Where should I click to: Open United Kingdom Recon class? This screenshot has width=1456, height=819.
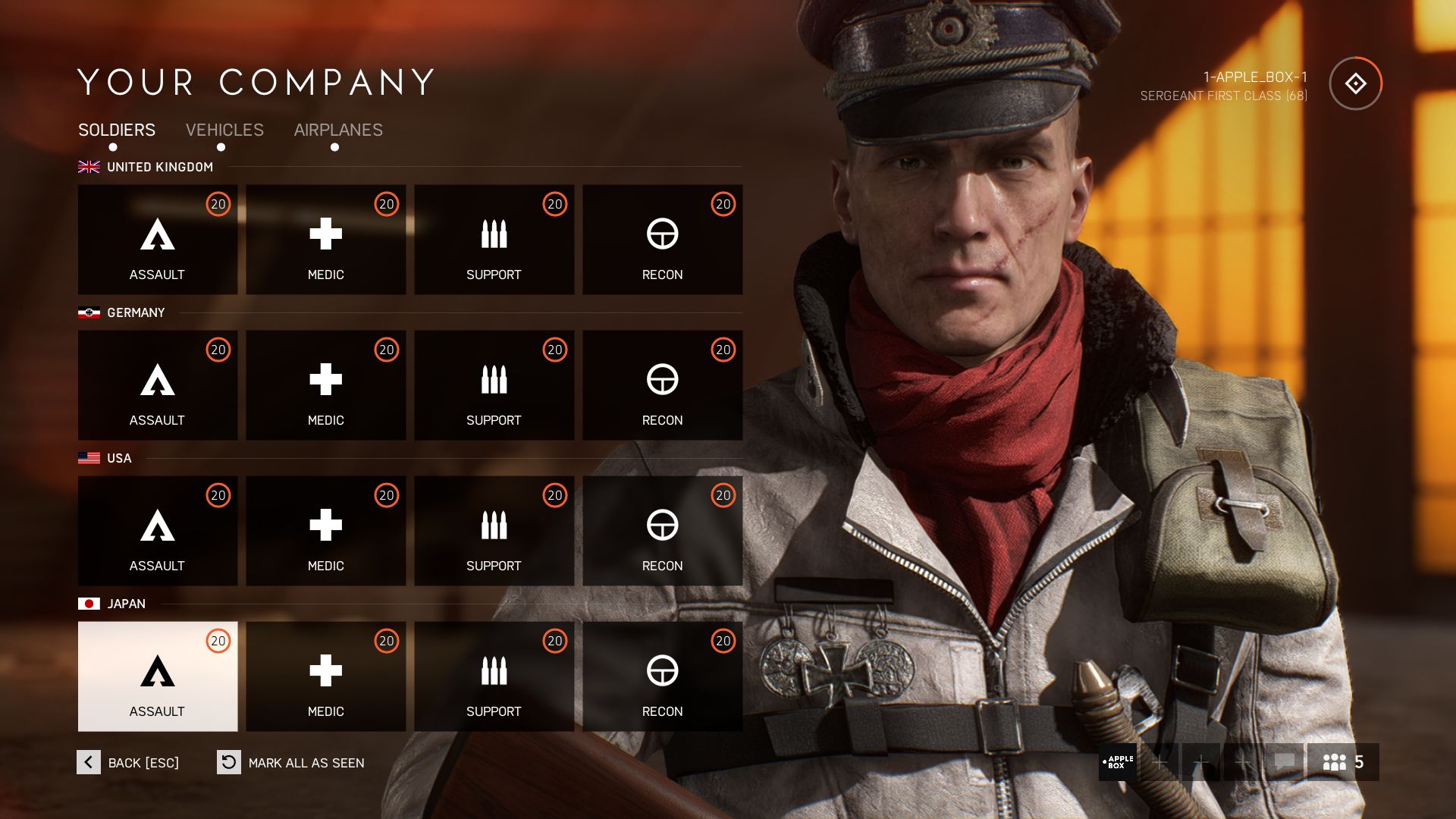(x=663, y=240)
